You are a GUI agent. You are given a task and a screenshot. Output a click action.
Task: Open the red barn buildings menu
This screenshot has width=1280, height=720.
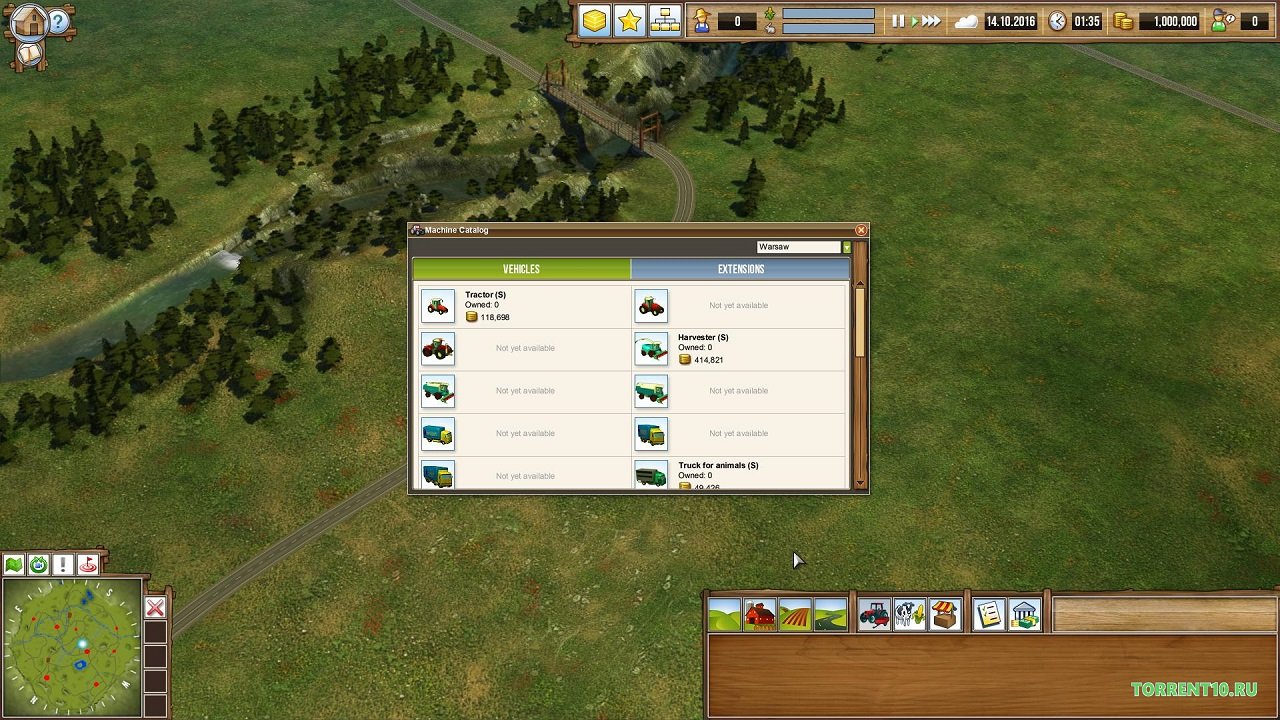(x=759, y=615)
